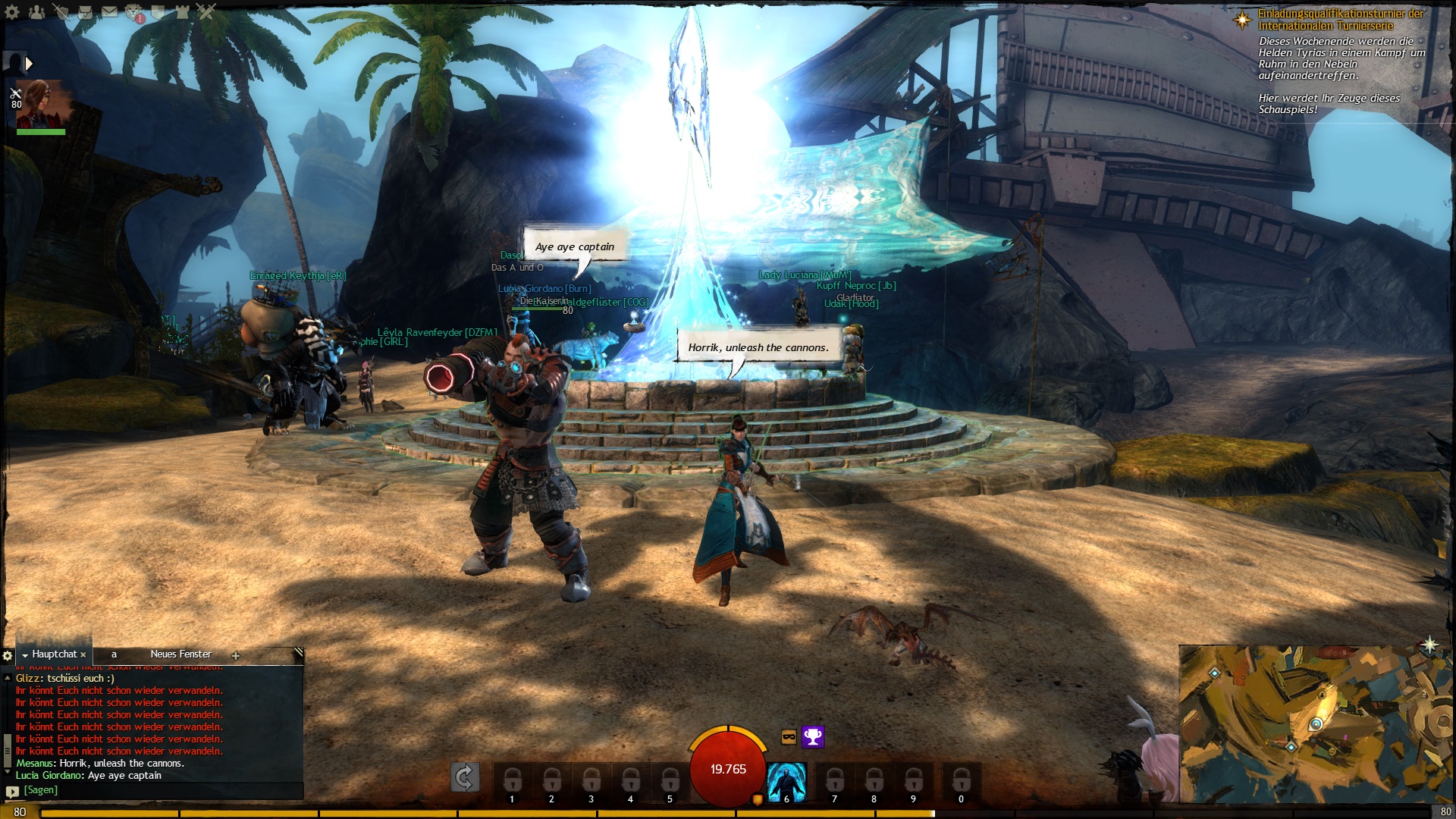The width and height of the screenshot is (1456, 819).
Task: Open the World vs World castle icon
Action: coord(183,11)
